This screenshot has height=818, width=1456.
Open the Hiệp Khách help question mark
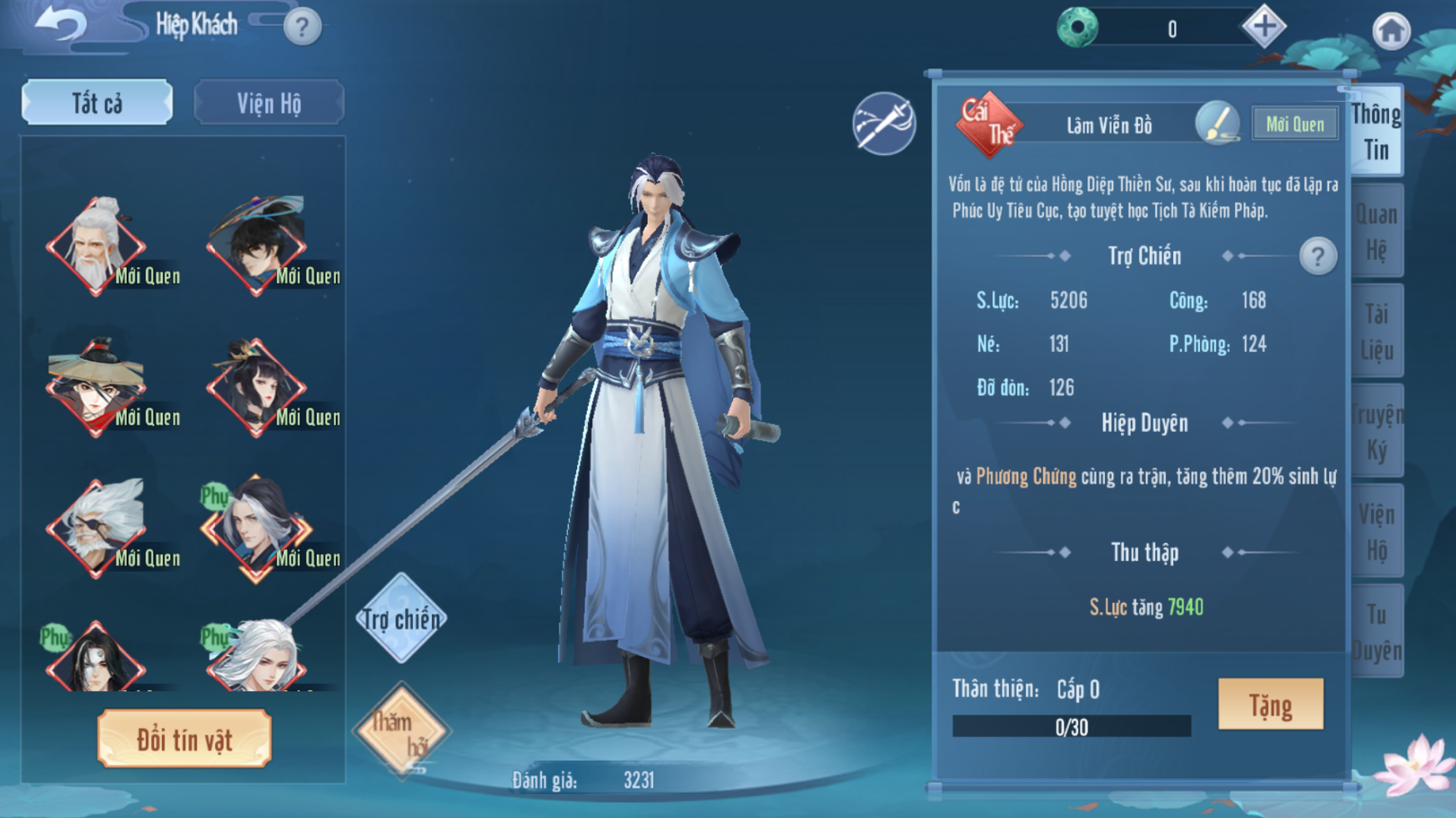click(302, 28)
